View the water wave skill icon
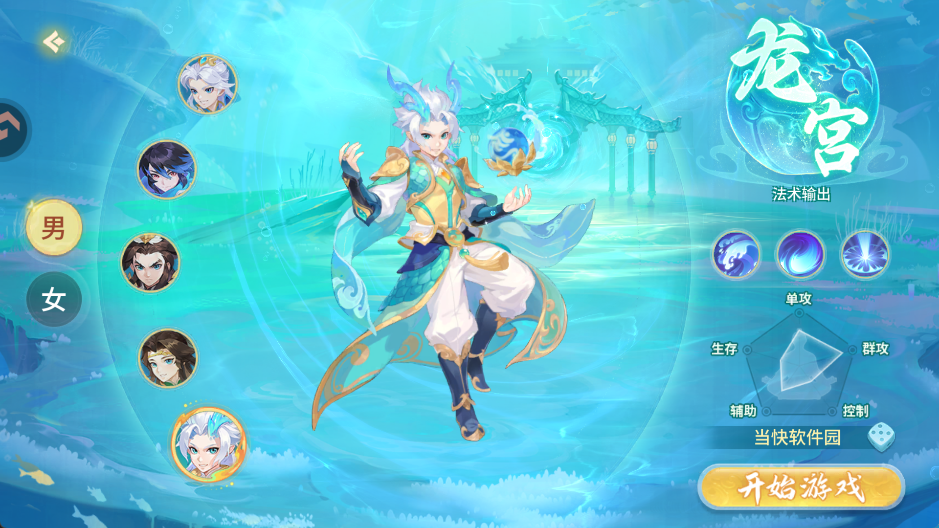The width and height of the screenshot is (939, 528). [737, 254]
